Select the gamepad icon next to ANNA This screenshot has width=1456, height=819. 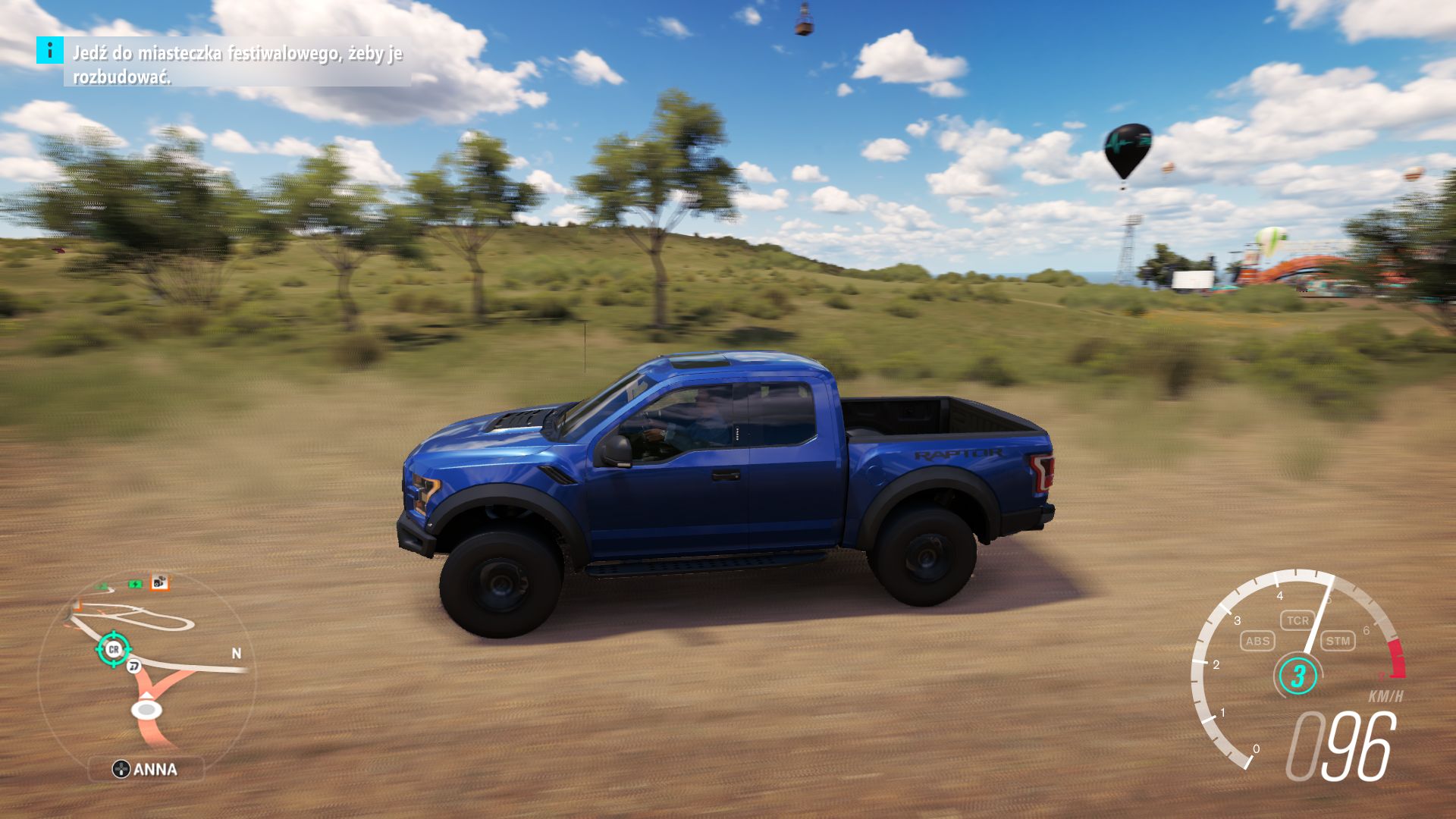(122, 769)
